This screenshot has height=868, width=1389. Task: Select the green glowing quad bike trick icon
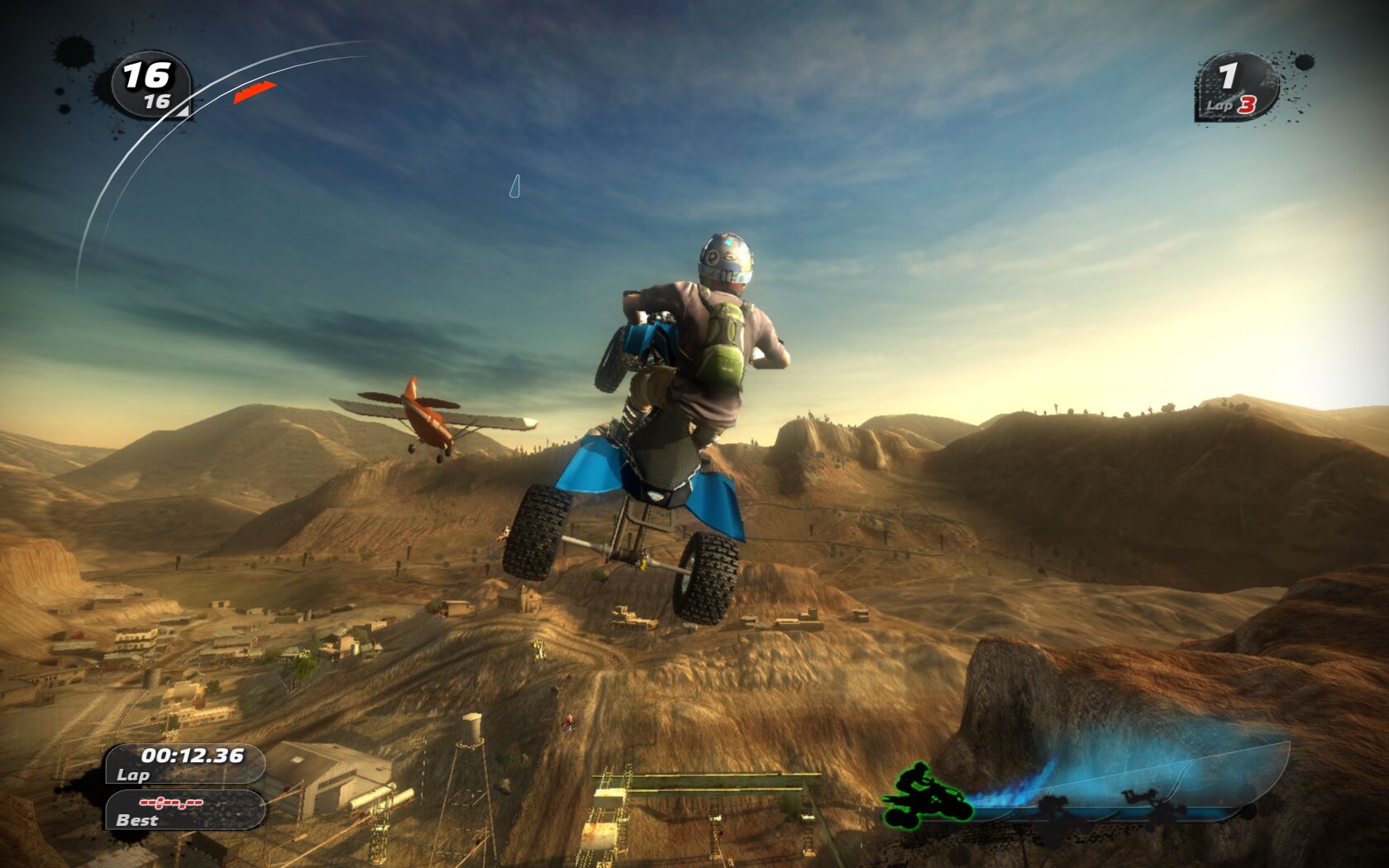coord(926,797)
